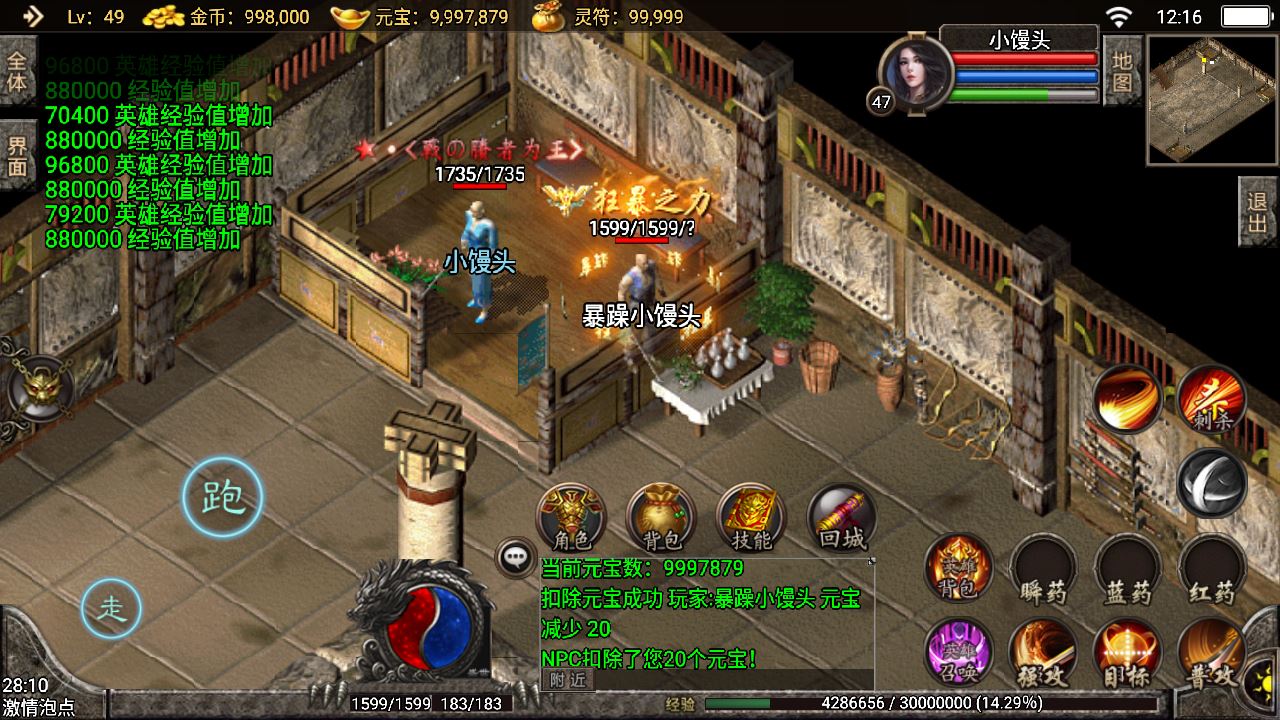
Task: Click the 退出 exit button
Action: coord(1258,211)
